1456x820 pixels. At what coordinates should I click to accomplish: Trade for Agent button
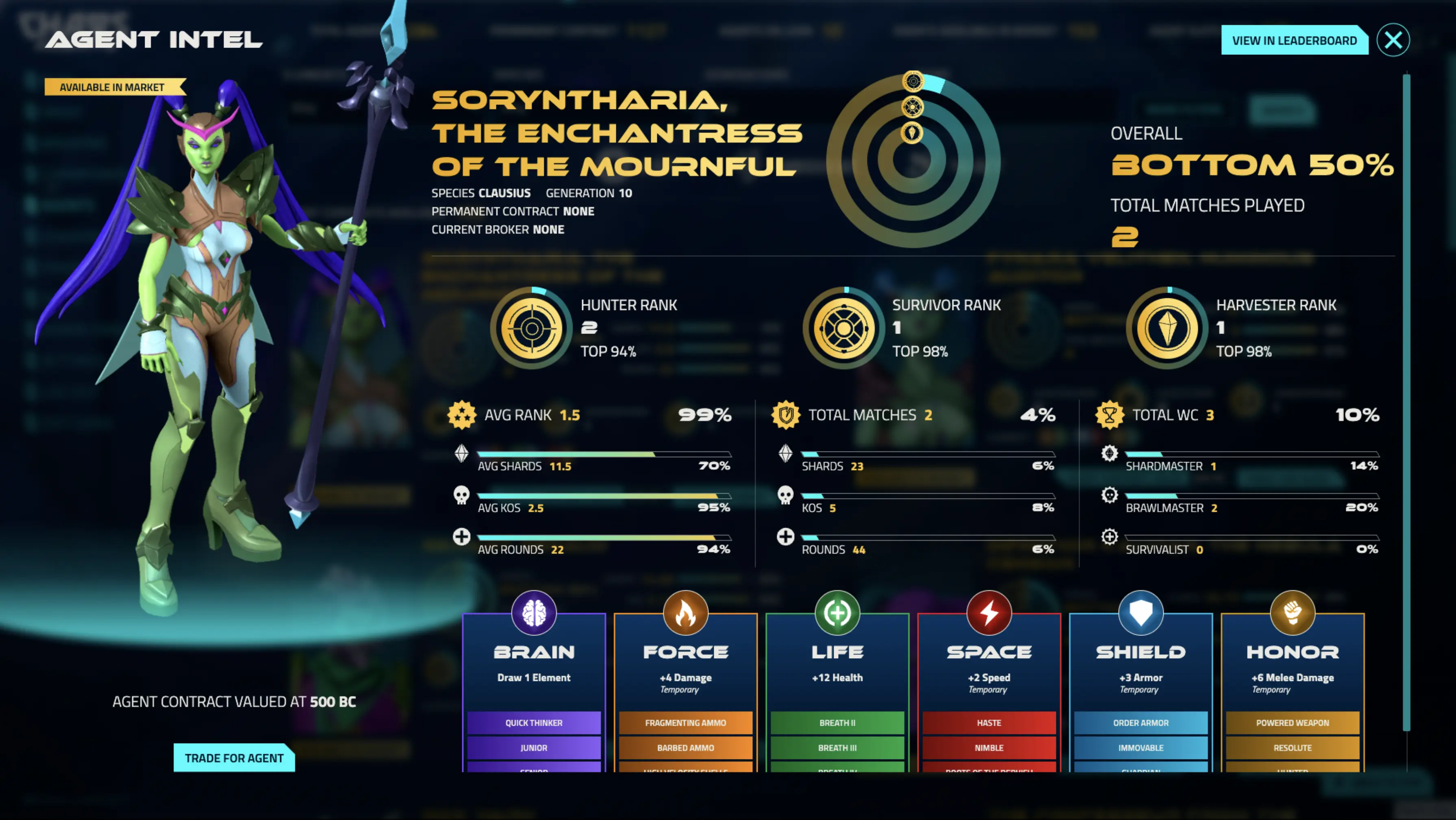(234, 758)
